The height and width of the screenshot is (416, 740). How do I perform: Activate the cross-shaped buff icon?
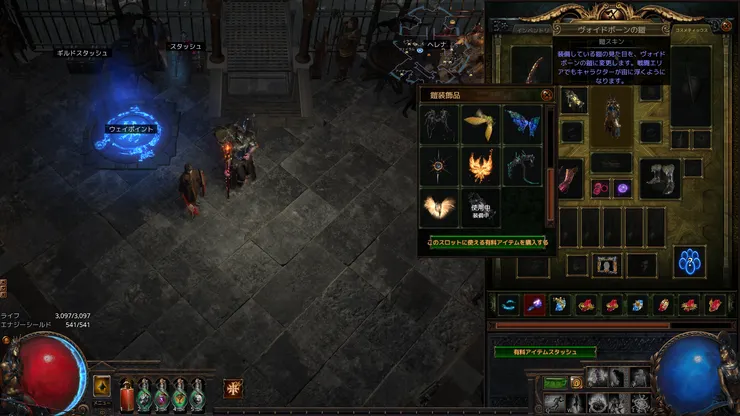(233, 386)
